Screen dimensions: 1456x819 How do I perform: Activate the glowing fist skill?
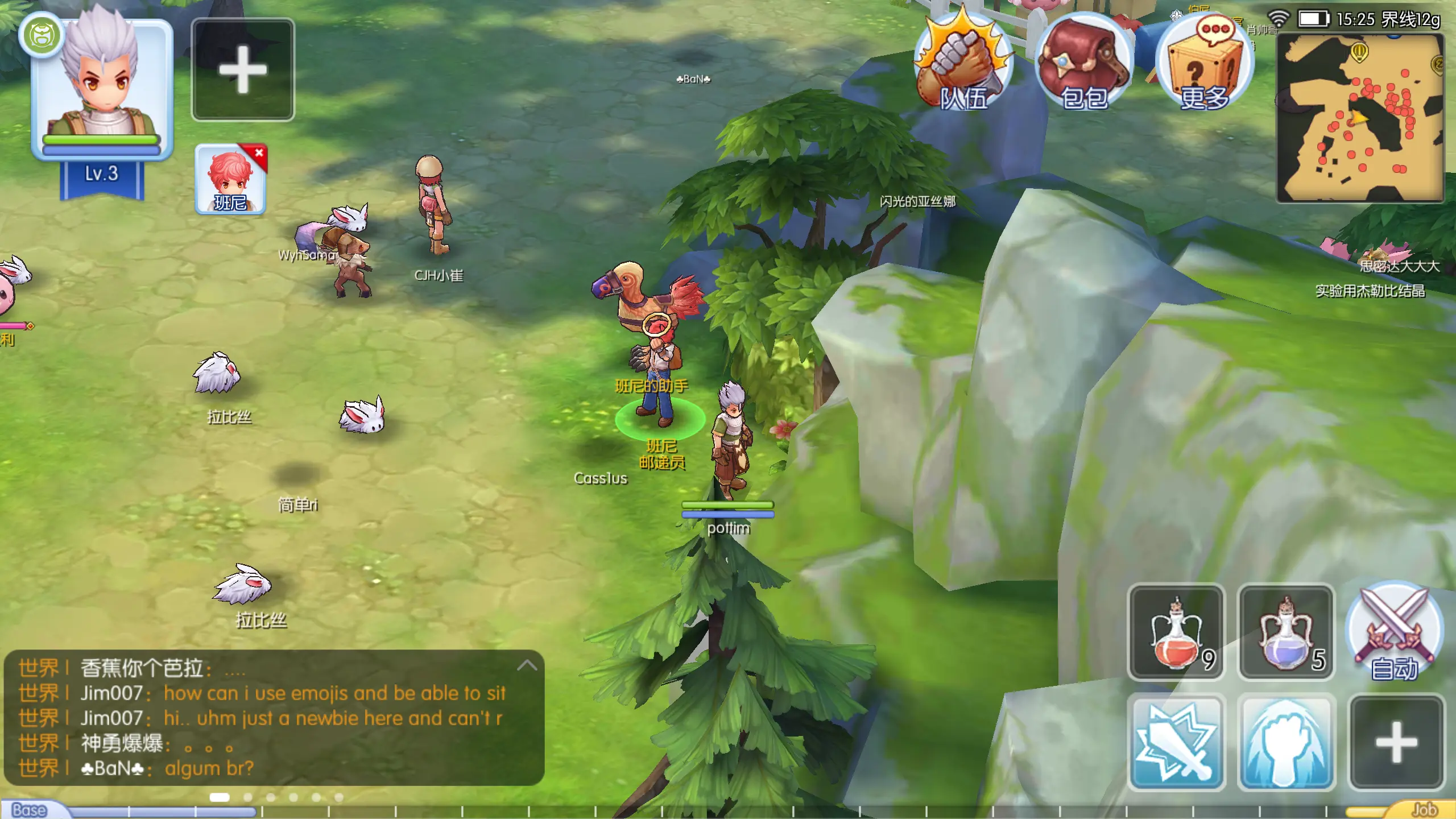coord(1286,742)
